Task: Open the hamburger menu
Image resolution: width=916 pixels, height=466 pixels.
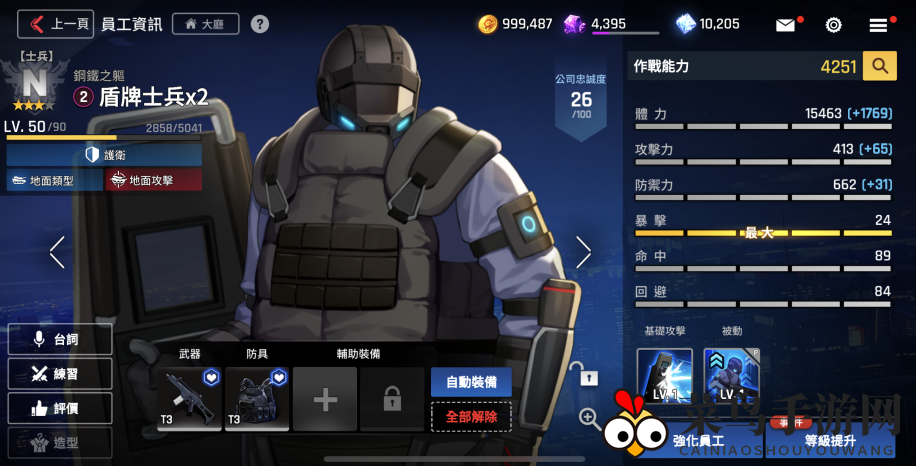Action: pyautogui.click(x=879, y=24)
